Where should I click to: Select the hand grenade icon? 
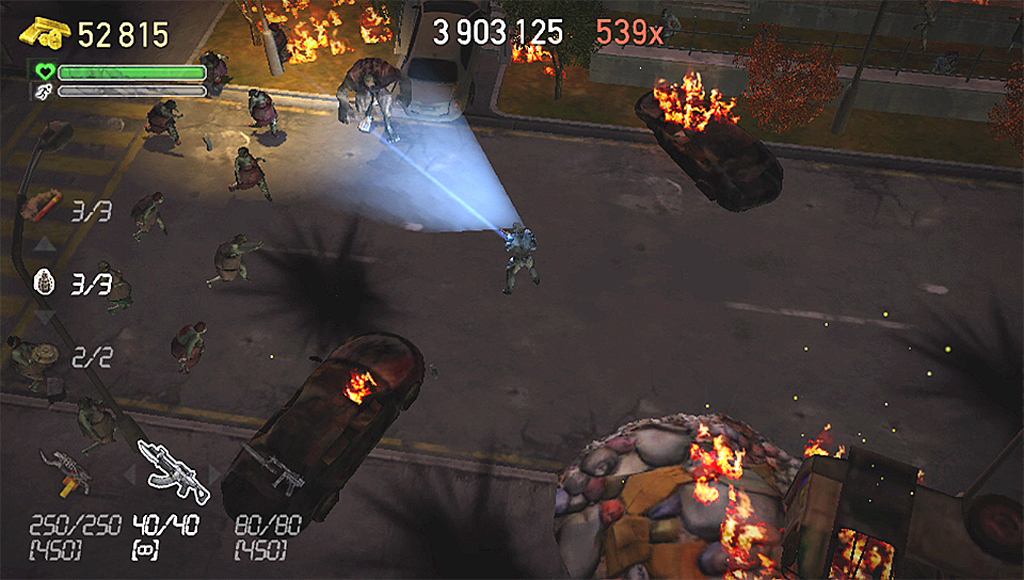pyautogui.click(x=44, y=282)
